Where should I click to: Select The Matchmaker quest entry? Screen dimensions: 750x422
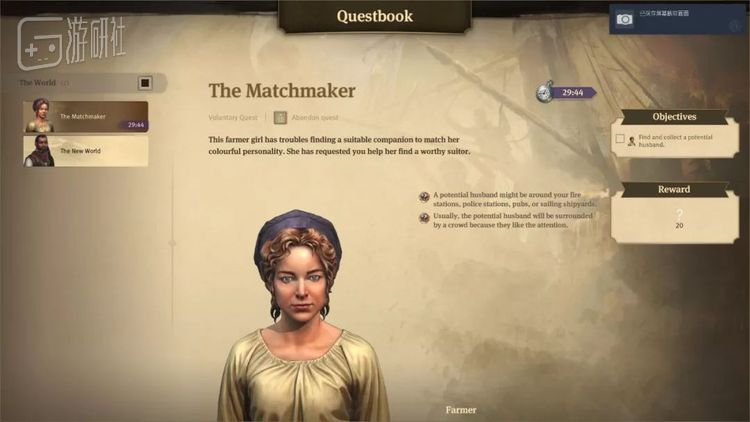click(x=86, y=116)
